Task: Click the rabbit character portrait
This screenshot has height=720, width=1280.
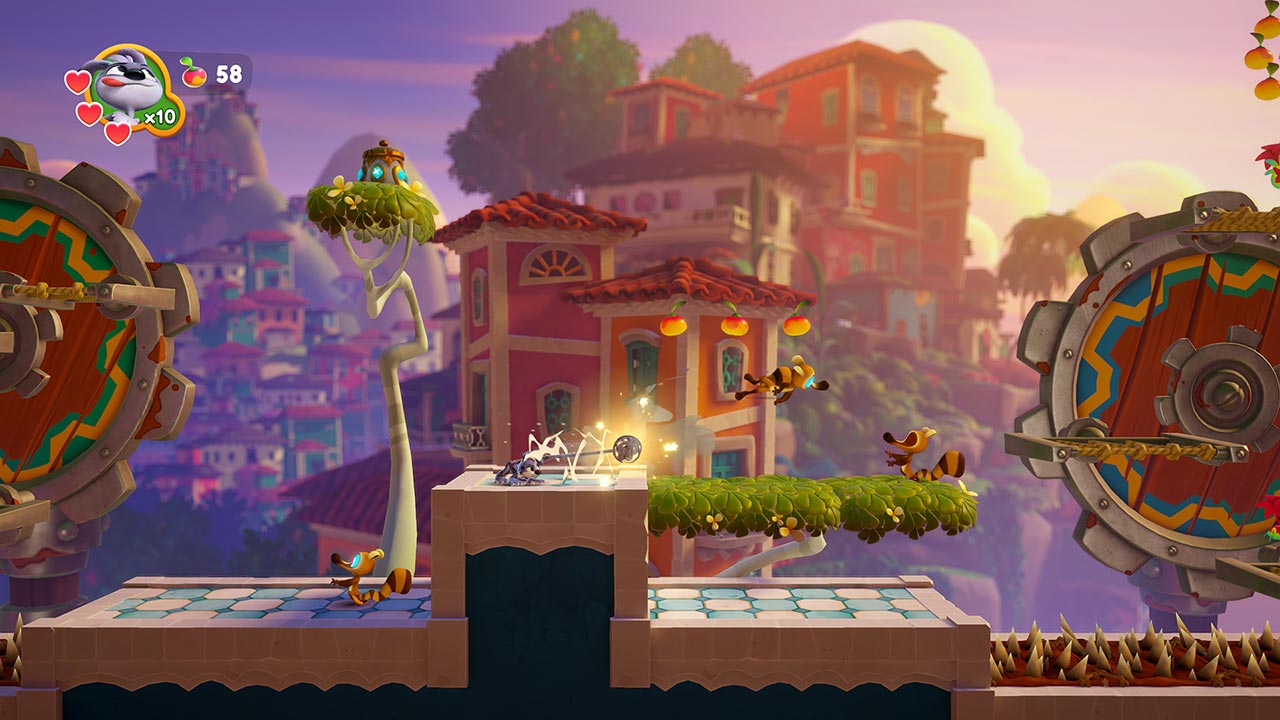Action: (x=130, y=84)
